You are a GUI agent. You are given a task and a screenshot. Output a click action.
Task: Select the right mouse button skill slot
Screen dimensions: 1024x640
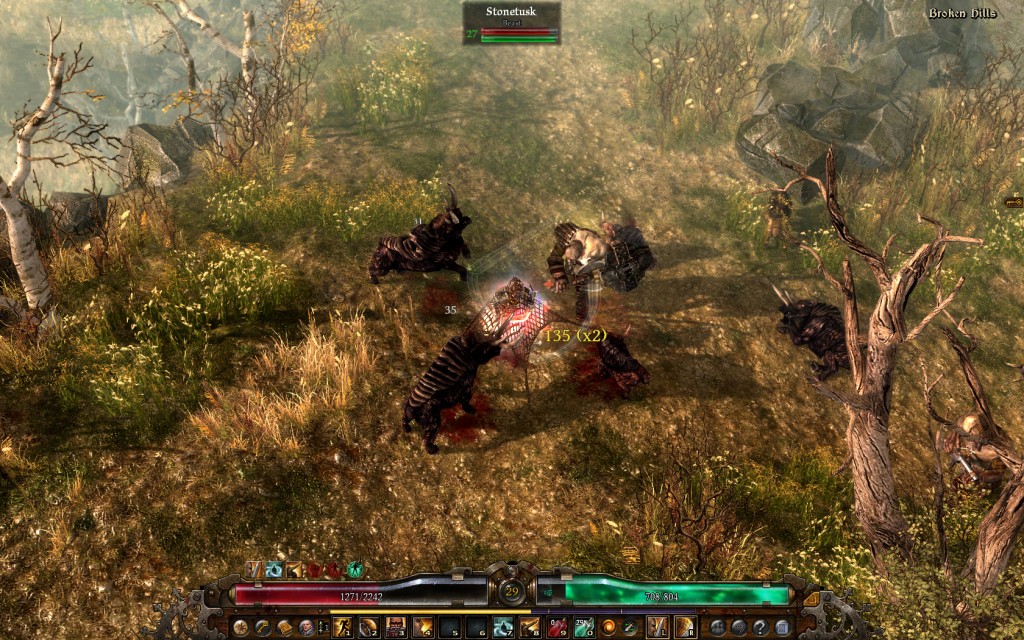coord(685,627)
